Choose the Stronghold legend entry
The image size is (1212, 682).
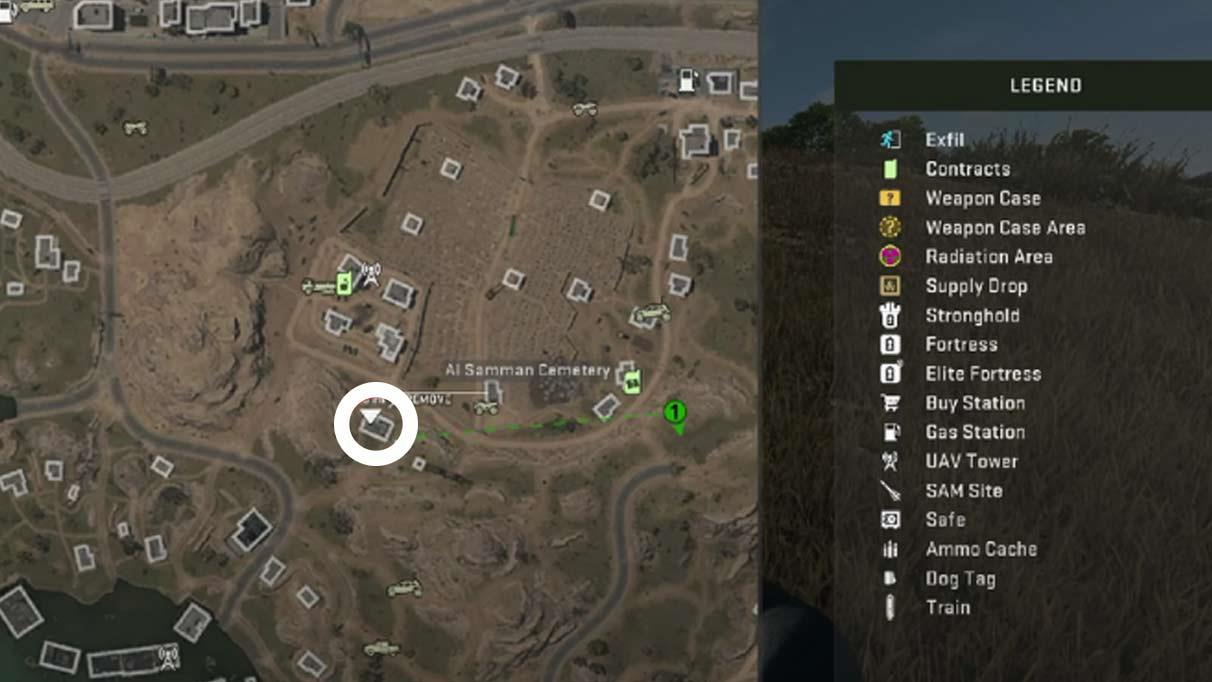(972, 315)
